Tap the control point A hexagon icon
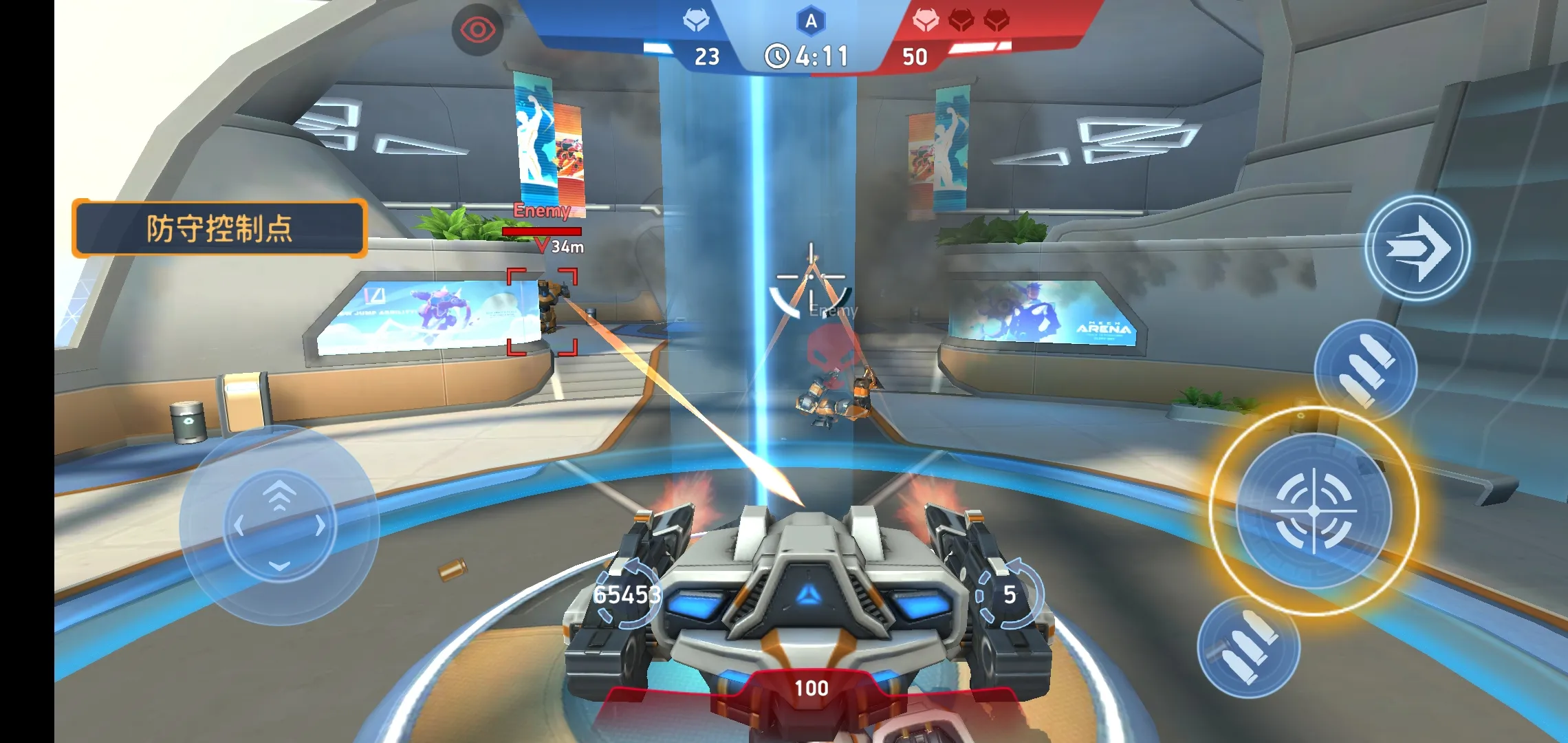Image resolution: width=1568 pixels, height=743 pixels. pos(811,21)
